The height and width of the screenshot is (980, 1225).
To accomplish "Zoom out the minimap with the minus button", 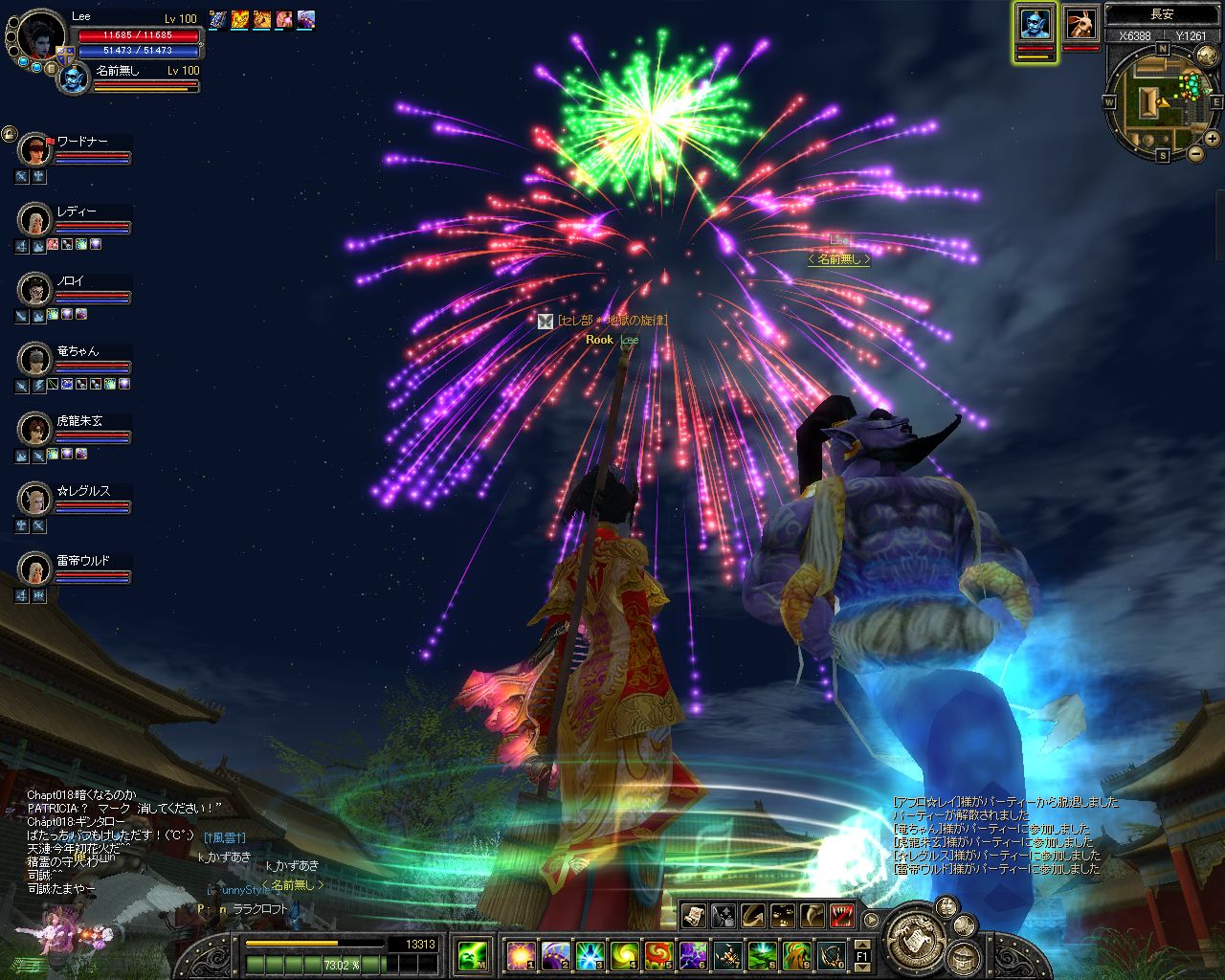I will [x=1196, y=153].
